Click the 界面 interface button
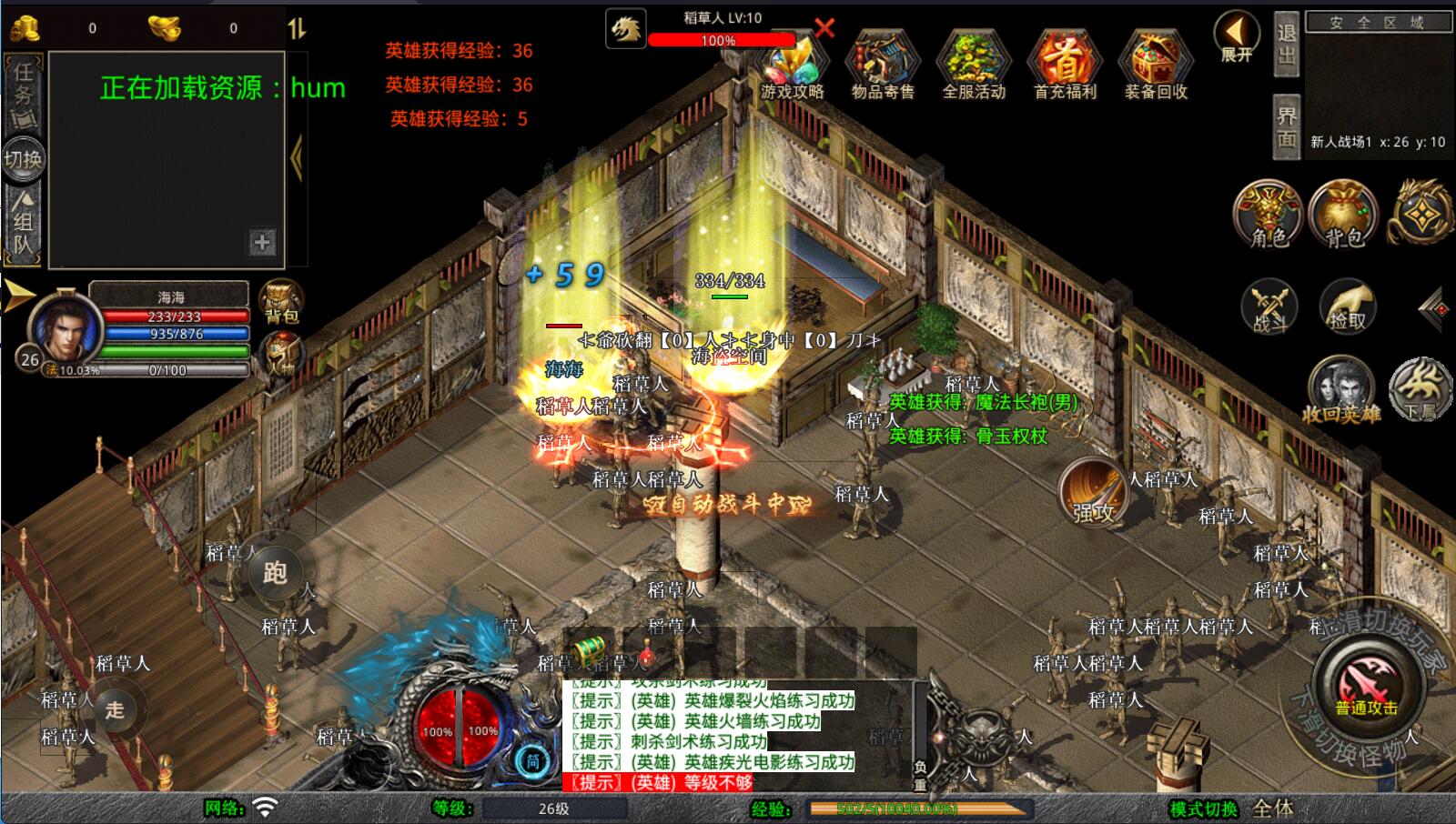Screen dimensions: 1456x824 (x=1286, y=127)
